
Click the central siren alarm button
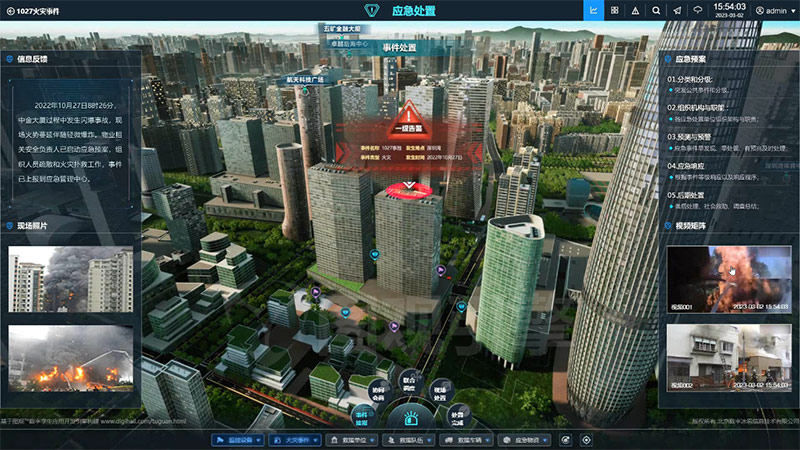[409, 417]
